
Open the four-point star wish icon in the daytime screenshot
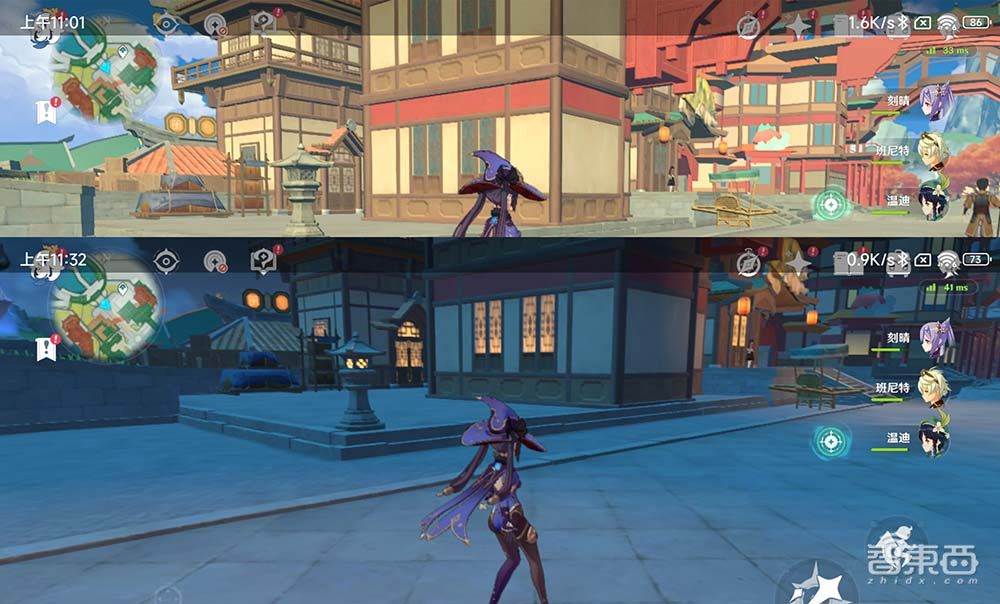click(x=798, y=25)
